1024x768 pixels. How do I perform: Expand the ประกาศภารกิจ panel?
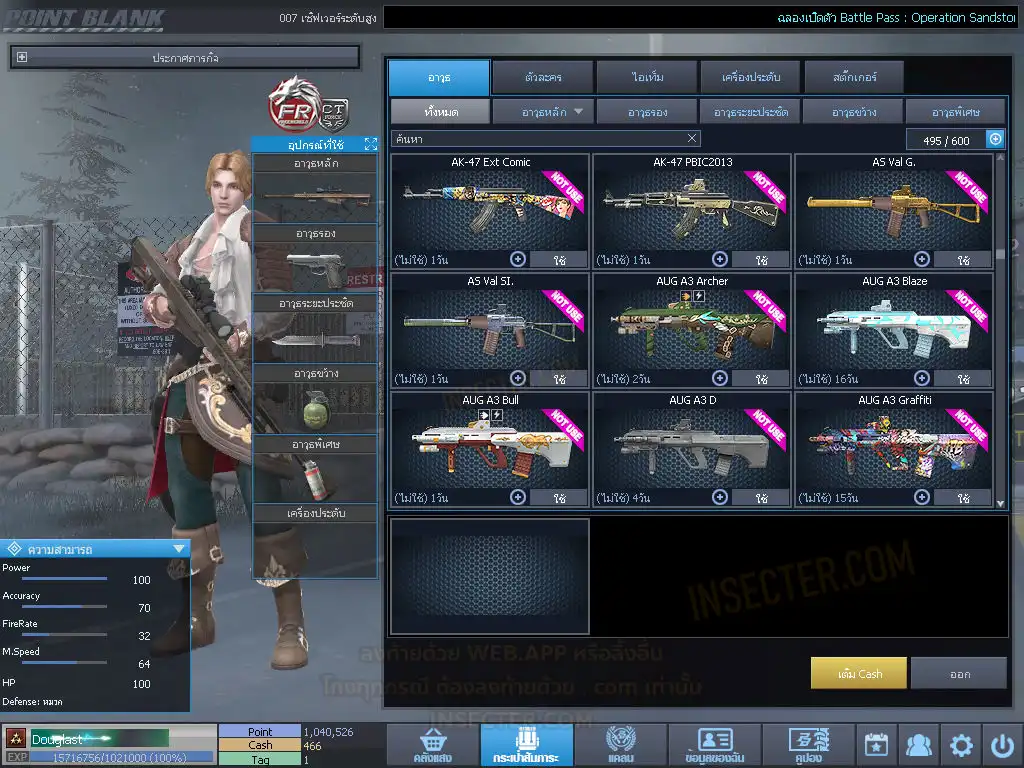[22, 58]
